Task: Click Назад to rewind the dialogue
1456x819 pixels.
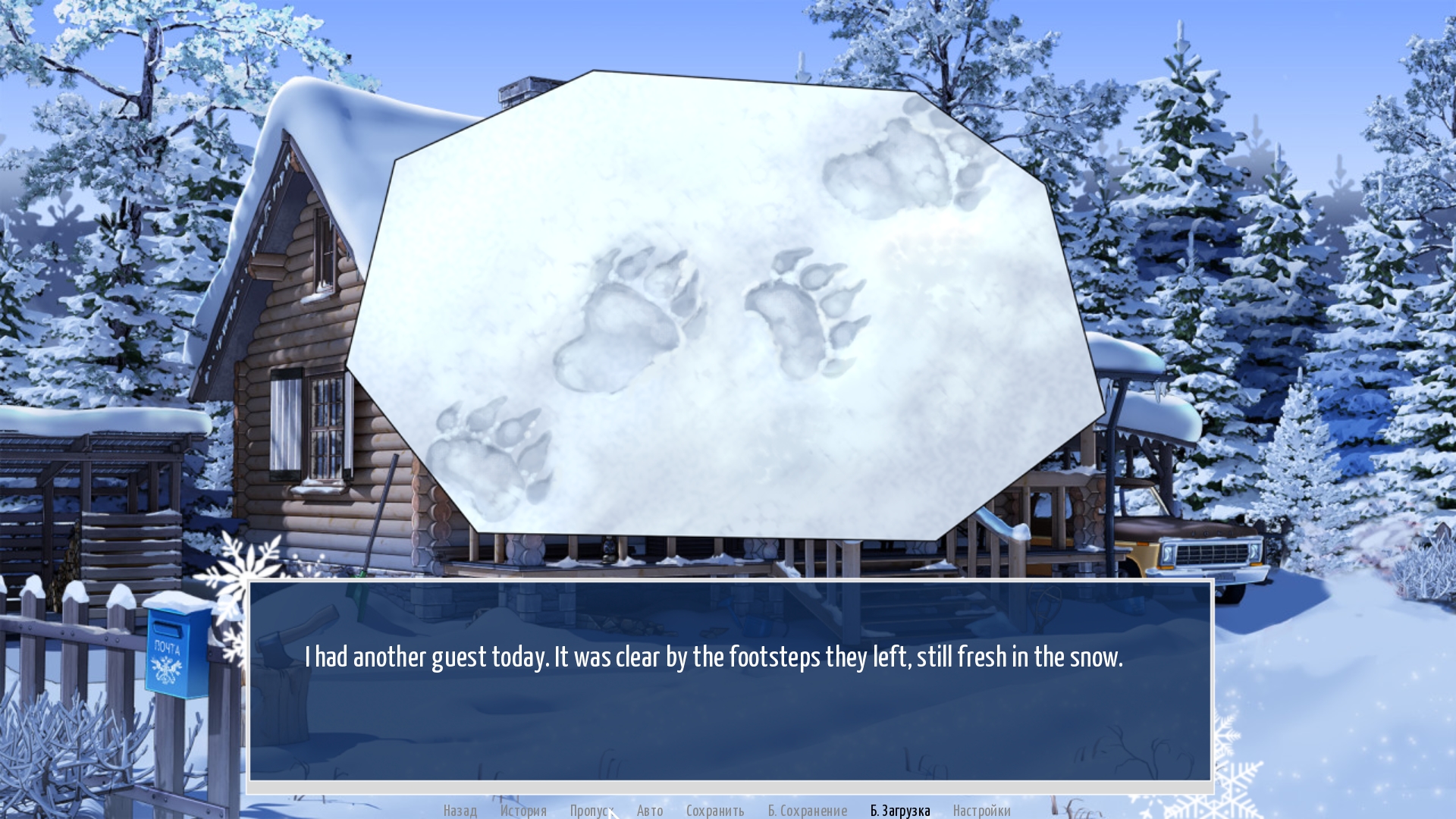Action: (459, 811)
